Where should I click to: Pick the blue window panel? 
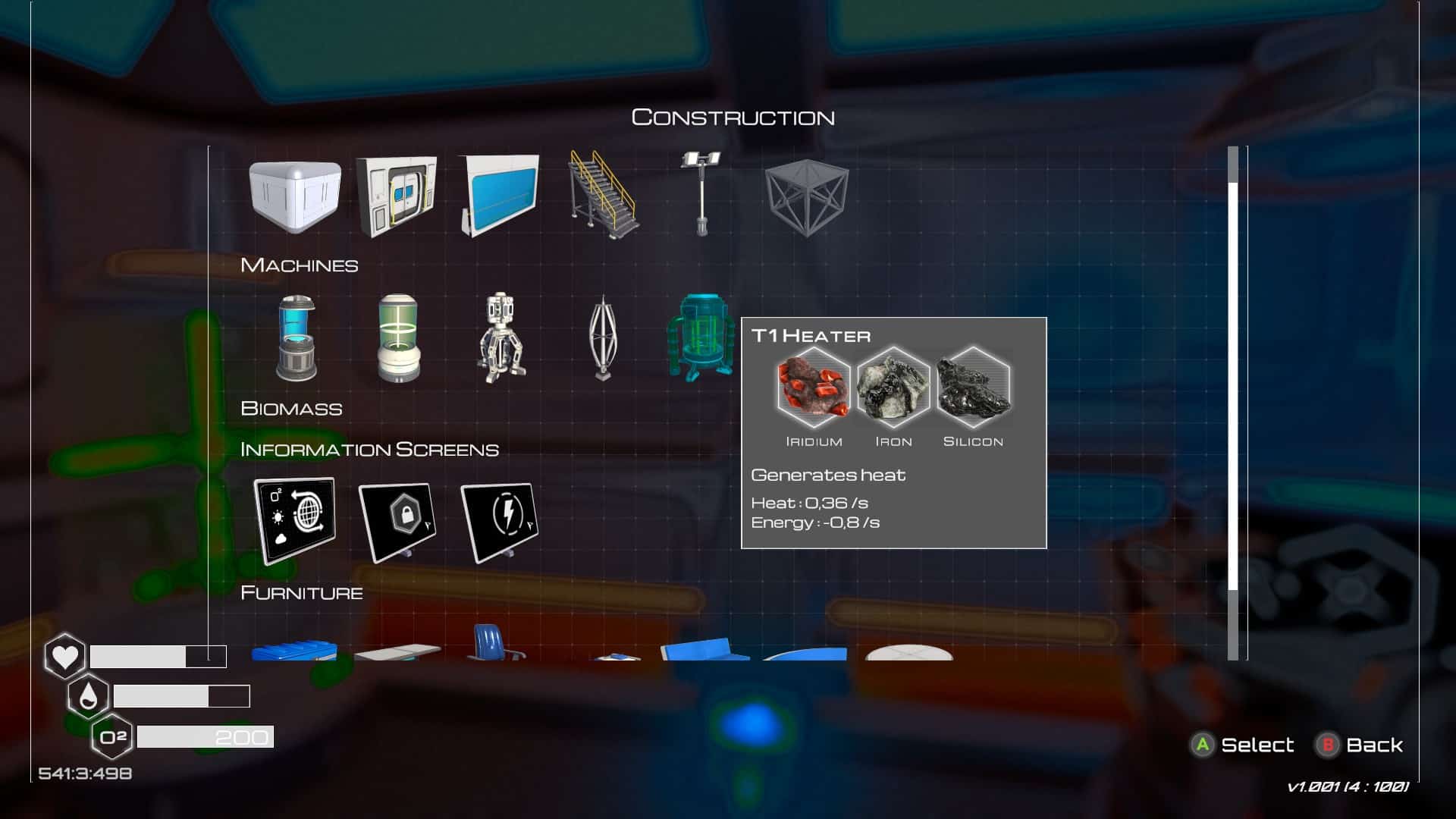tap(500, 195)
